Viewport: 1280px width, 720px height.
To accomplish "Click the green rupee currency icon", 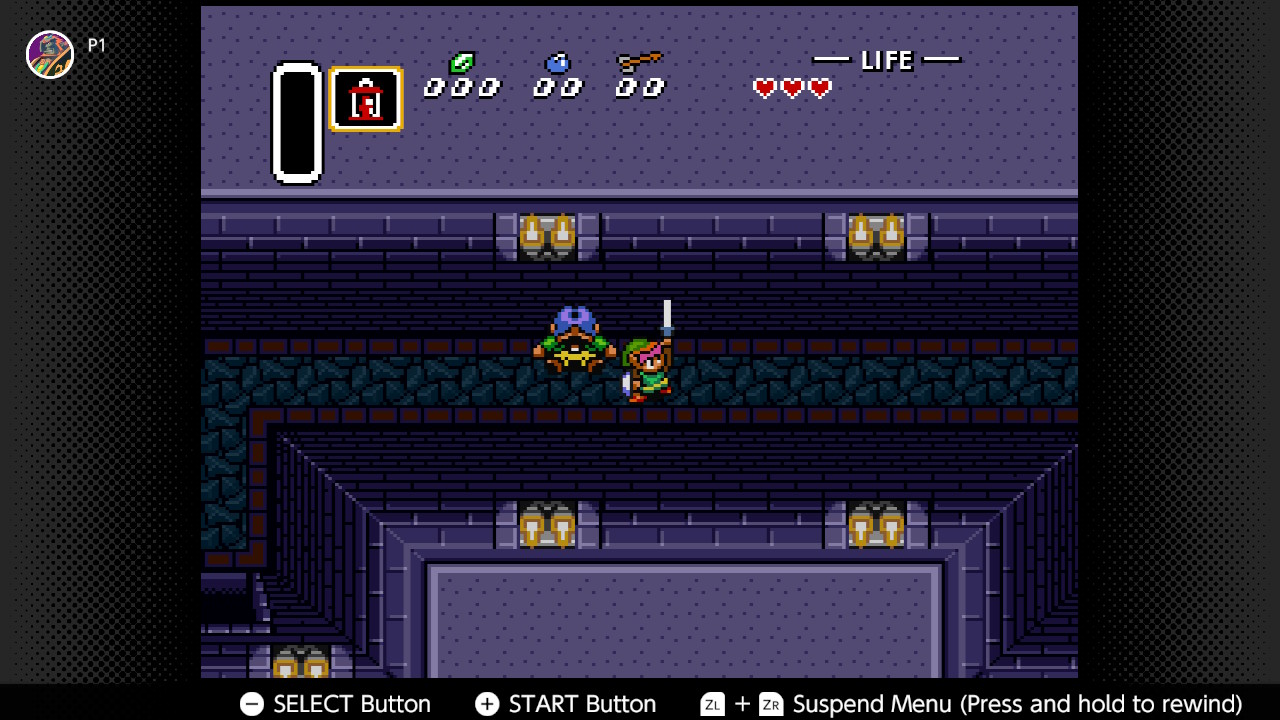I will (460, 62).
